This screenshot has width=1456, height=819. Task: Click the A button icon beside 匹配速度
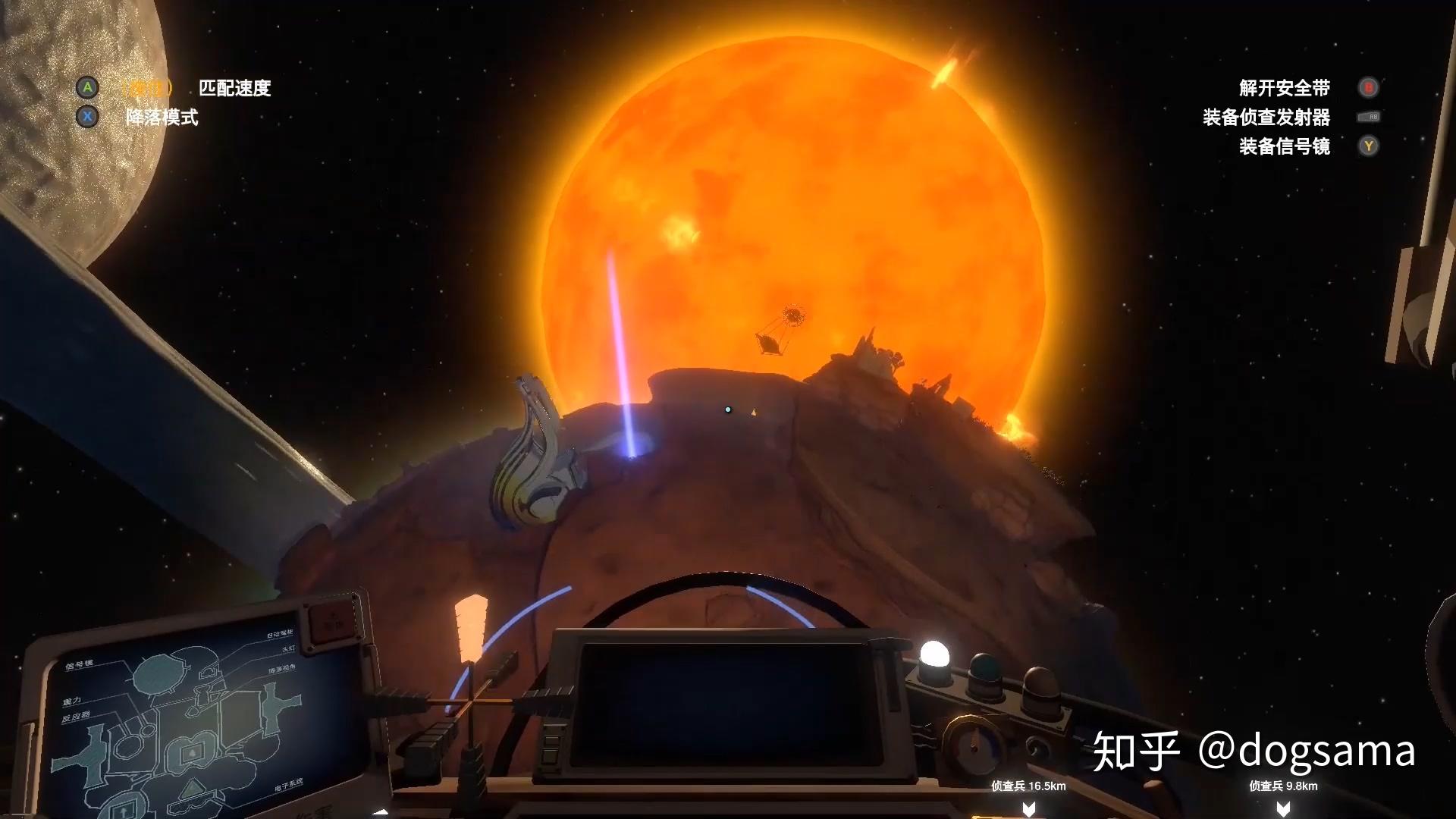click(89, 88)
